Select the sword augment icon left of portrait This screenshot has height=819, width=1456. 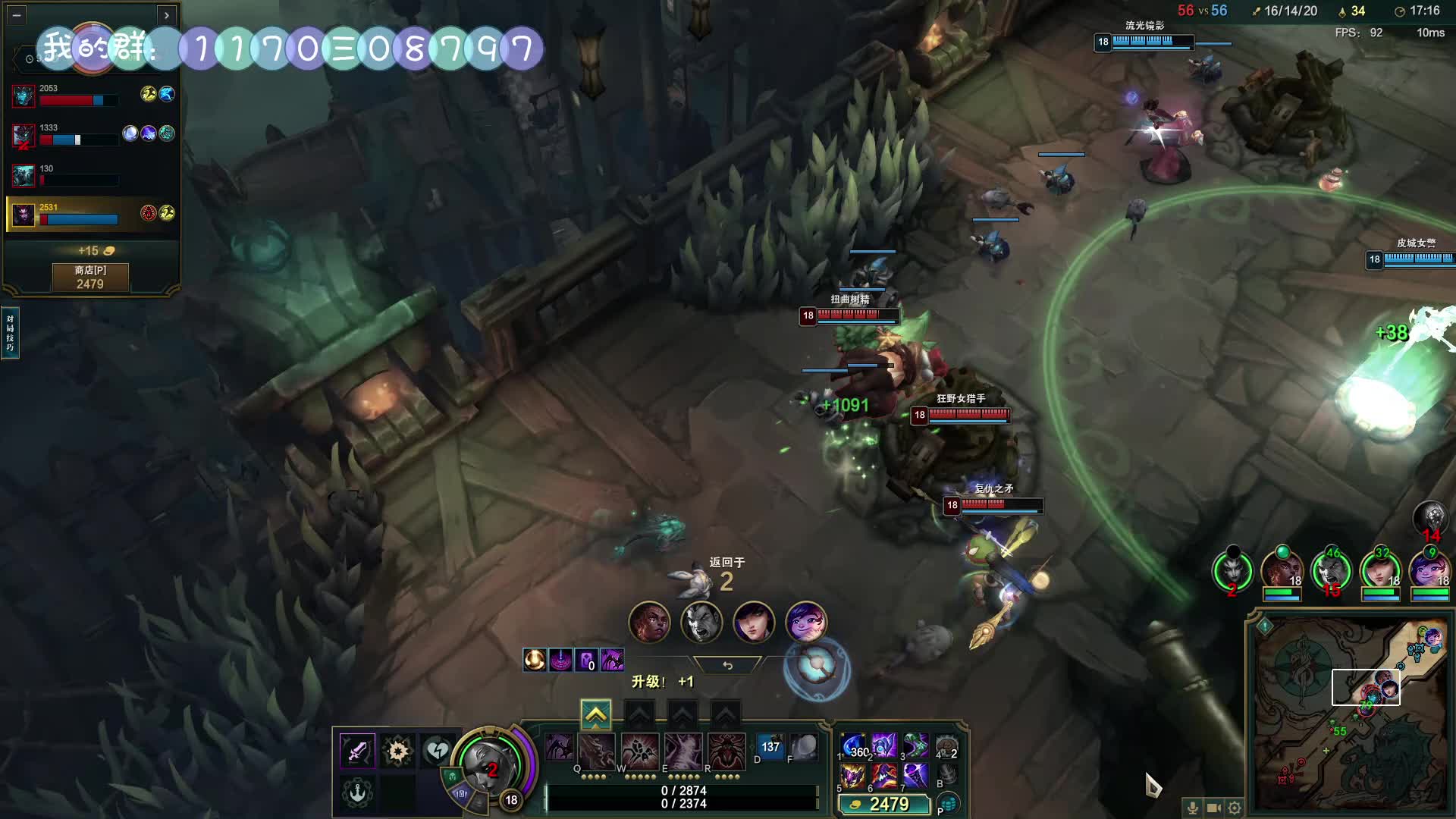pos(357,751)
